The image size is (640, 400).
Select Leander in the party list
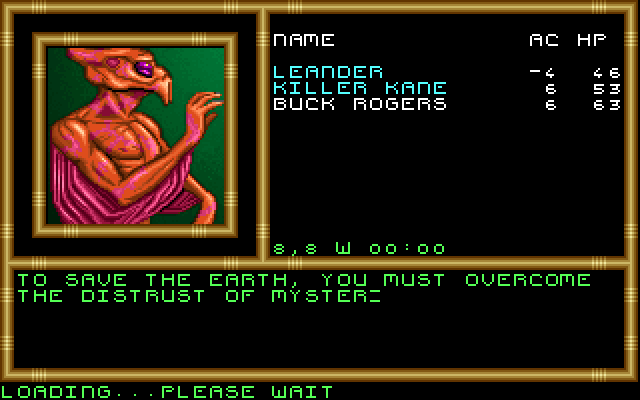click(328, 72)
